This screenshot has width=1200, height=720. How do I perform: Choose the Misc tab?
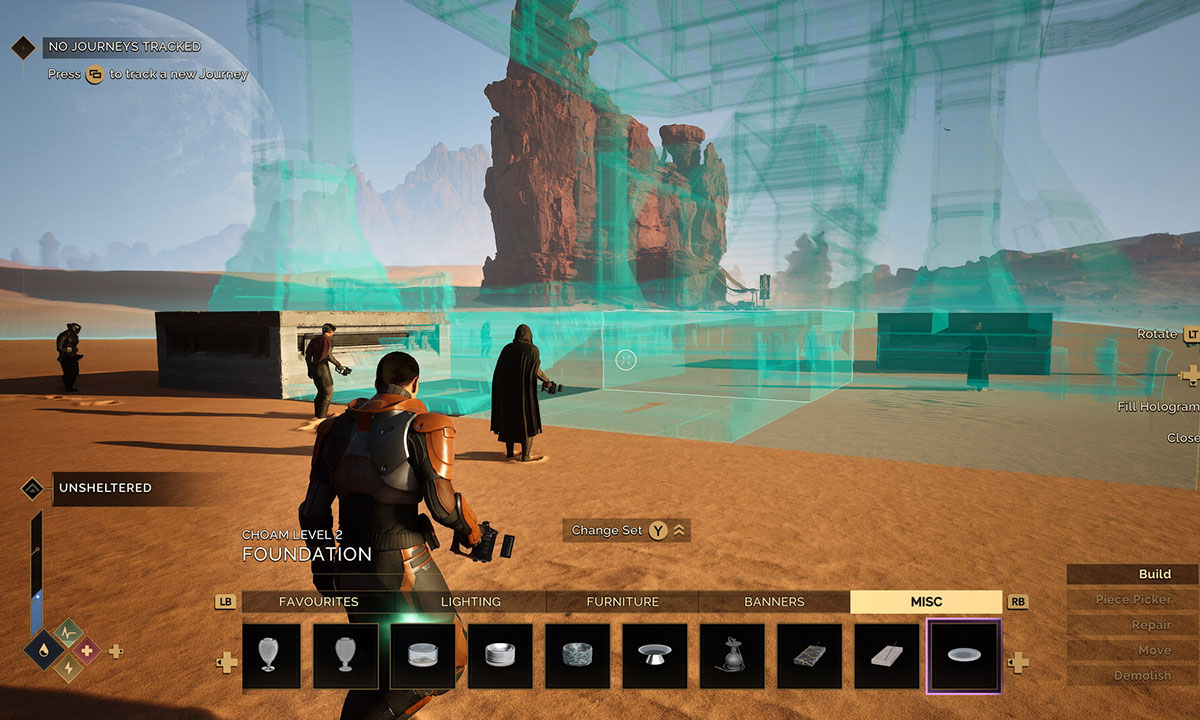926,602
